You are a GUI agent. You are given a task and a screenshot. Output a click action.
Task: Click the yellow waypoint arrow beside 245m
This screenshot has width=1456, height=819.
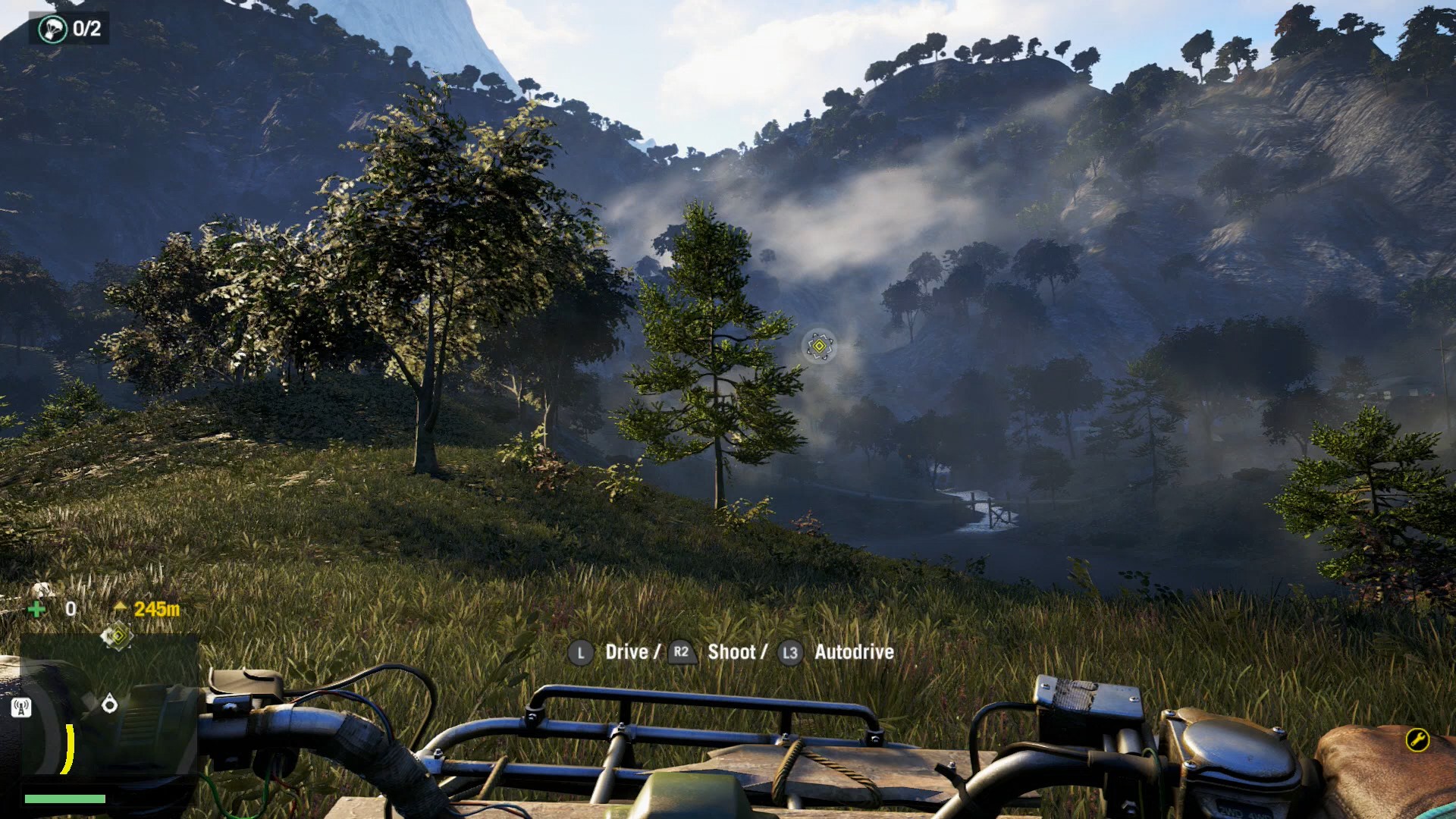pos(120,607)
